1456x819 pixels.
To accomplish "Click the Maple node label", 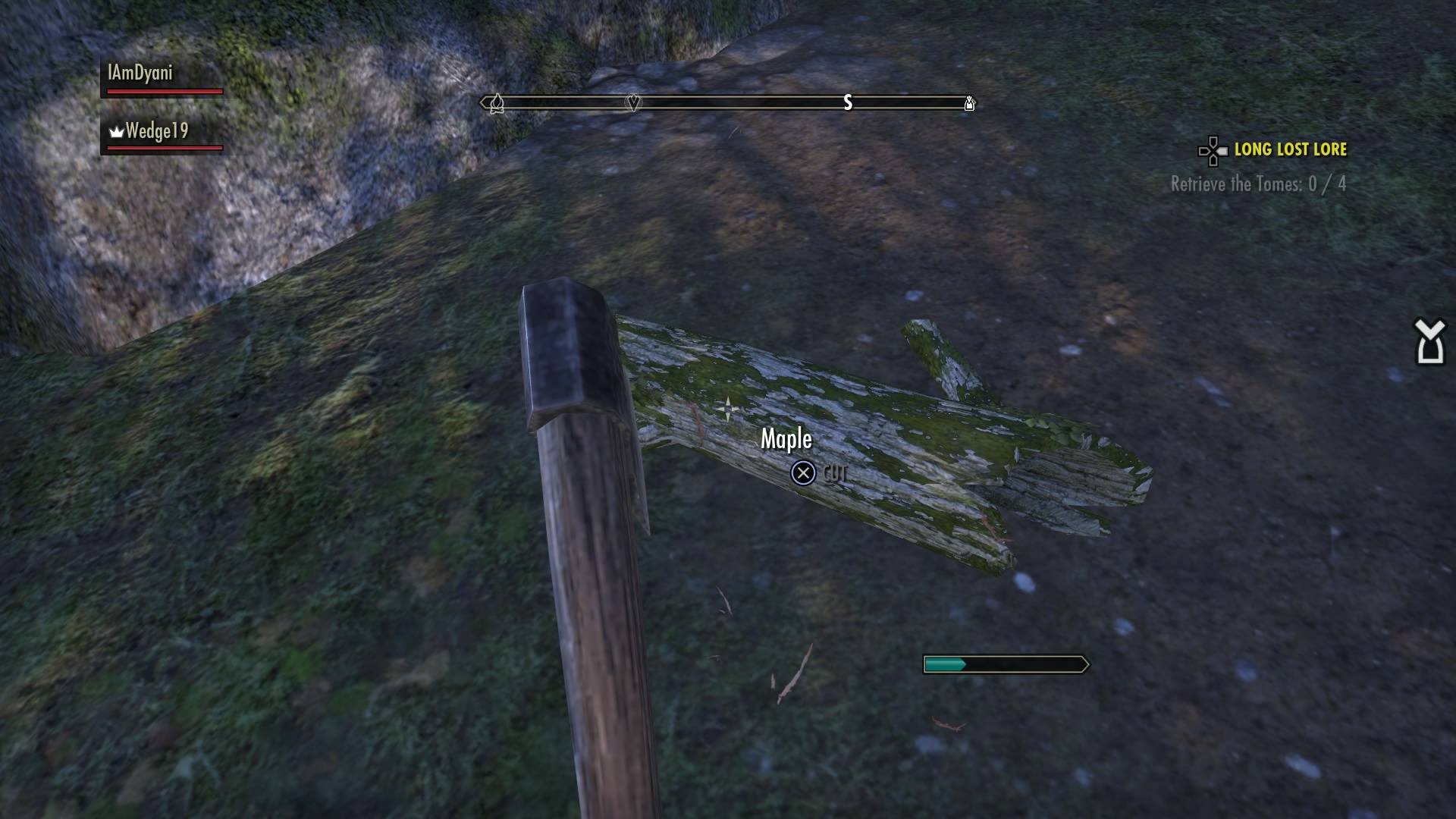I will point(786,438).
